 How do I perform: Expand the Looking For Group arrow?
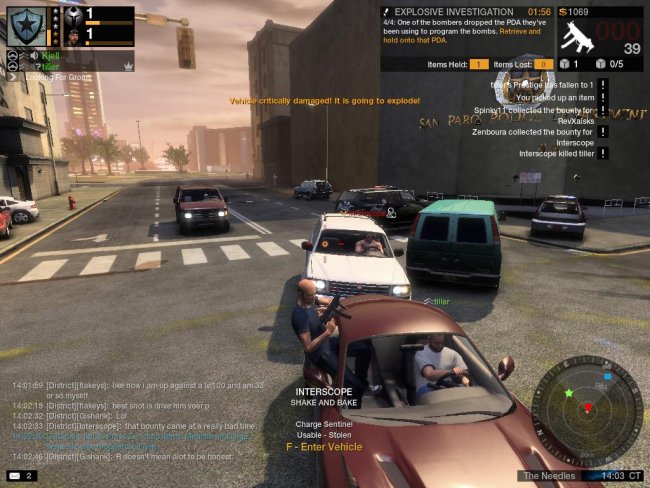click(x=13, y=75)
